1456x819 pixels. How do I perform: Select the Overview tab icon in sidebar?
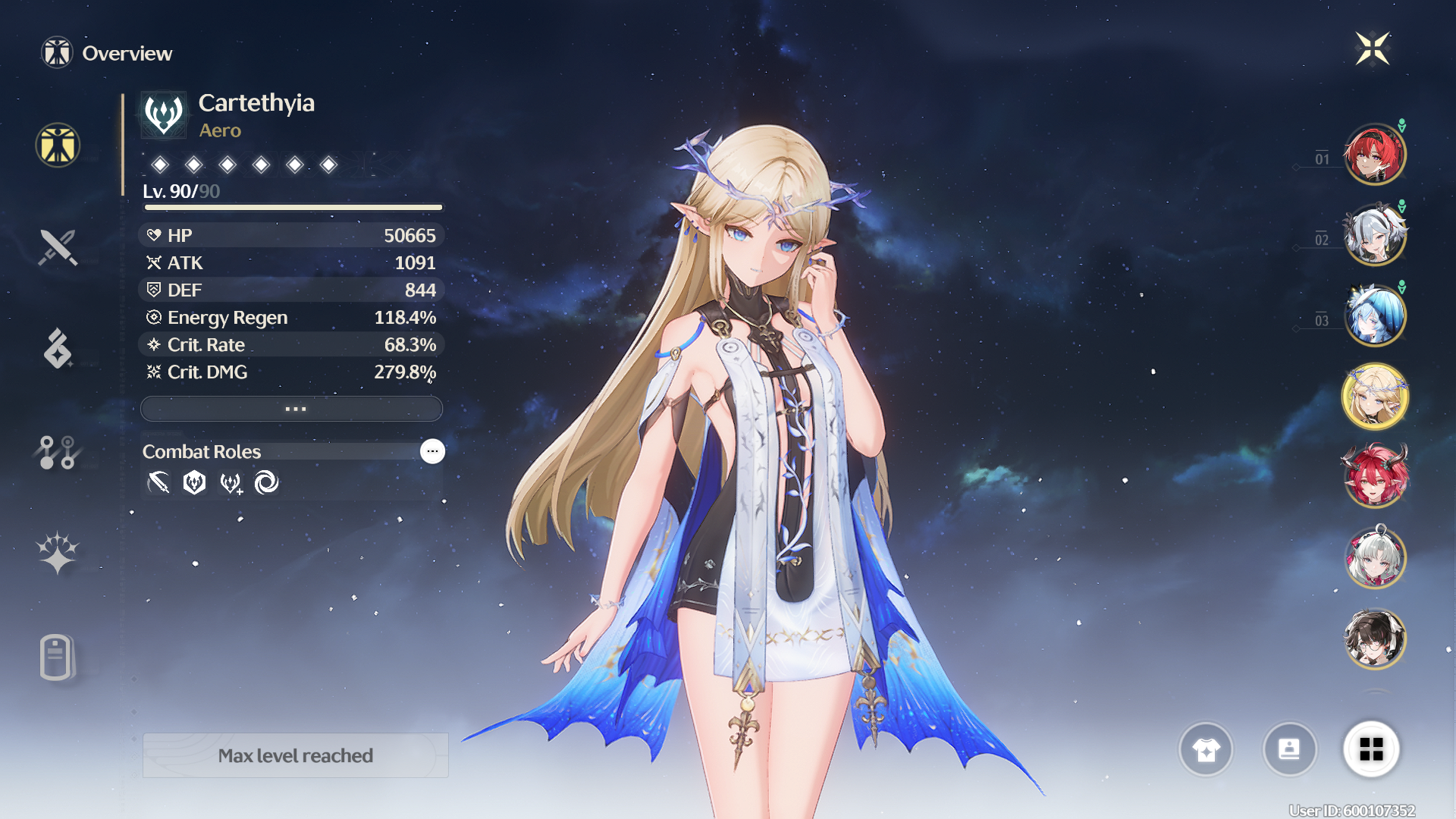58,145
